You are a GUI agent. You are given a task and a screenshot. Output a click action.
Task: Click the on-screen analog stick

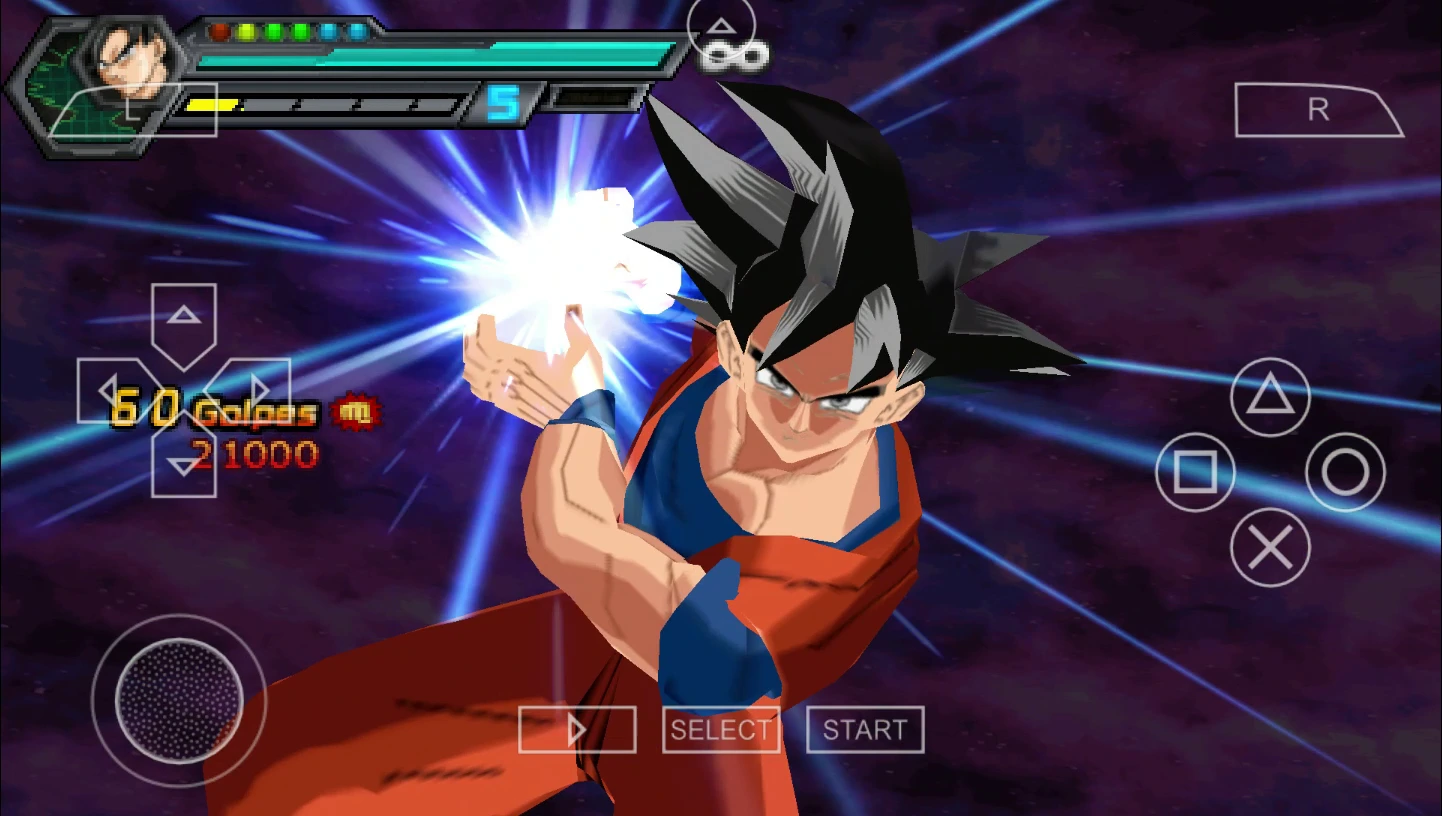(179, 701)
